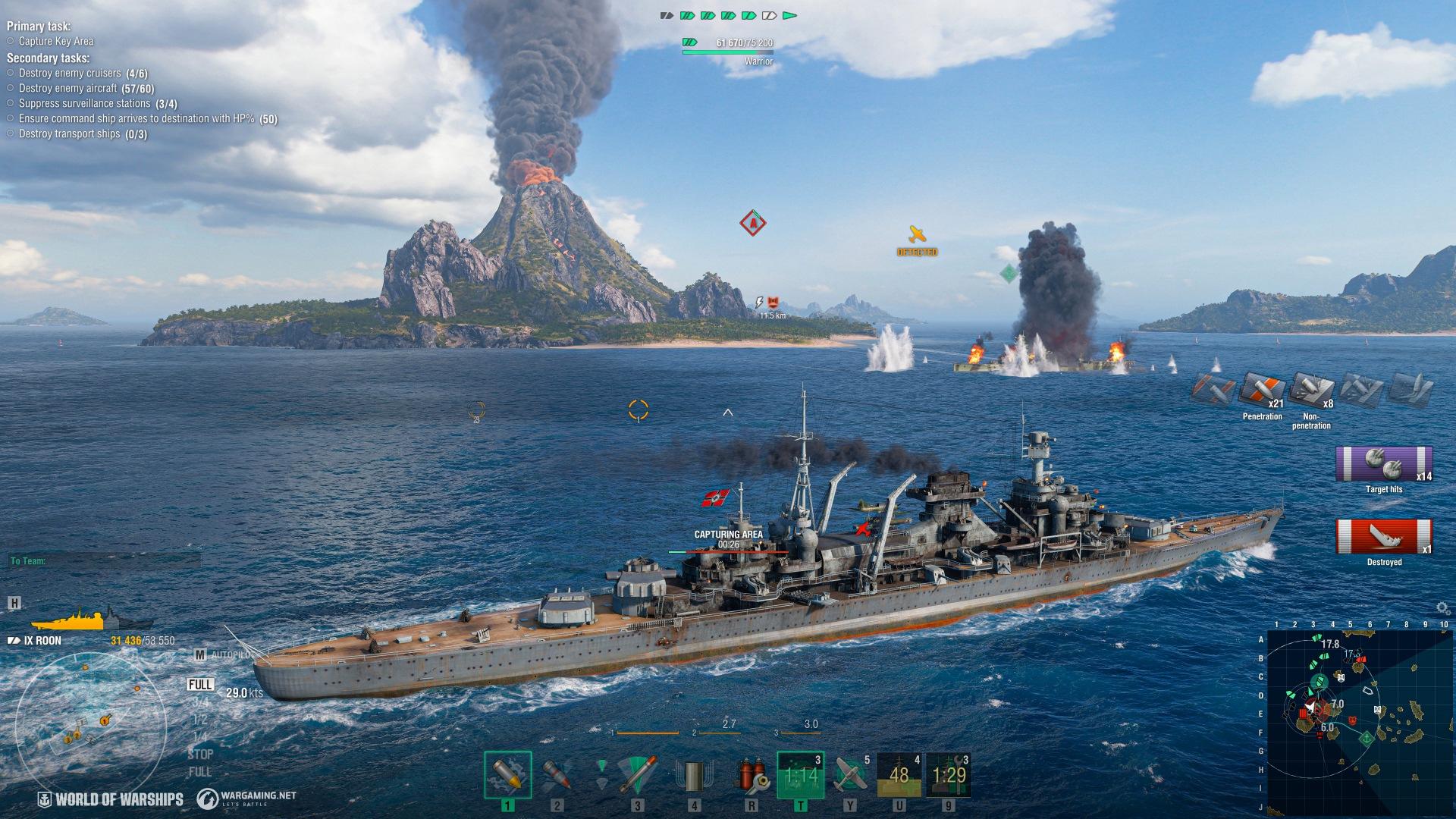The width and height of the screenshot is (1456, 819).
Task: Click the green sonar consumable on cooldown
Action: 800,775
